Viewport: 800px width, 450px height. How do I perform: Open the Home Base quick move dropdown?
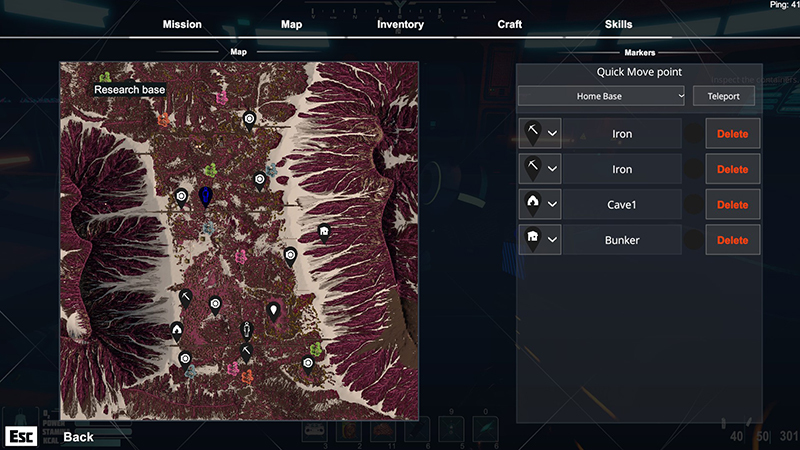(x=602, y=96)
